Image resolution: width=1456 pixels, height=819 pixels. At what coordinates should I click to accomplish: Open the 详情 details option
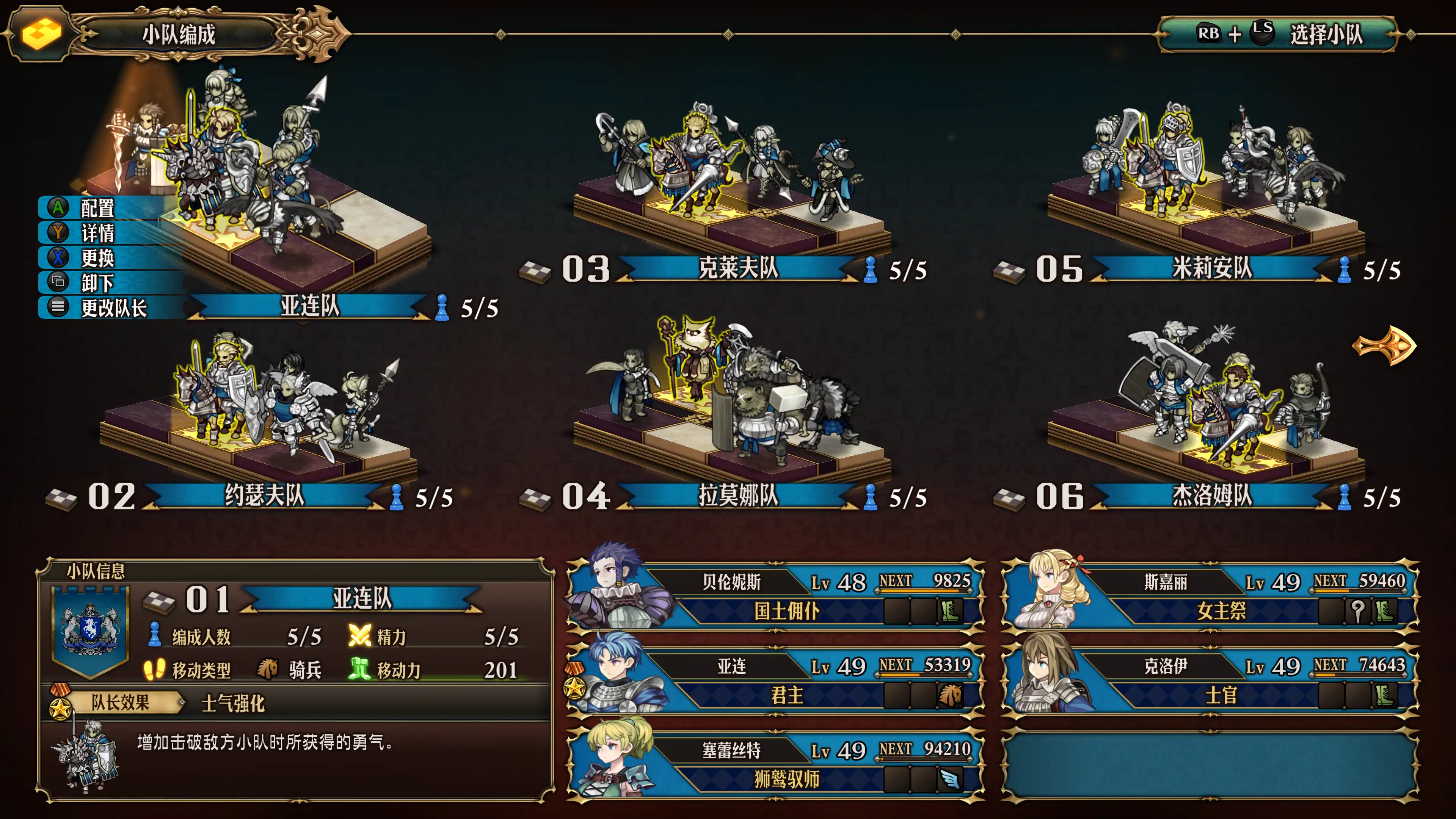click(x=97, y=233)
